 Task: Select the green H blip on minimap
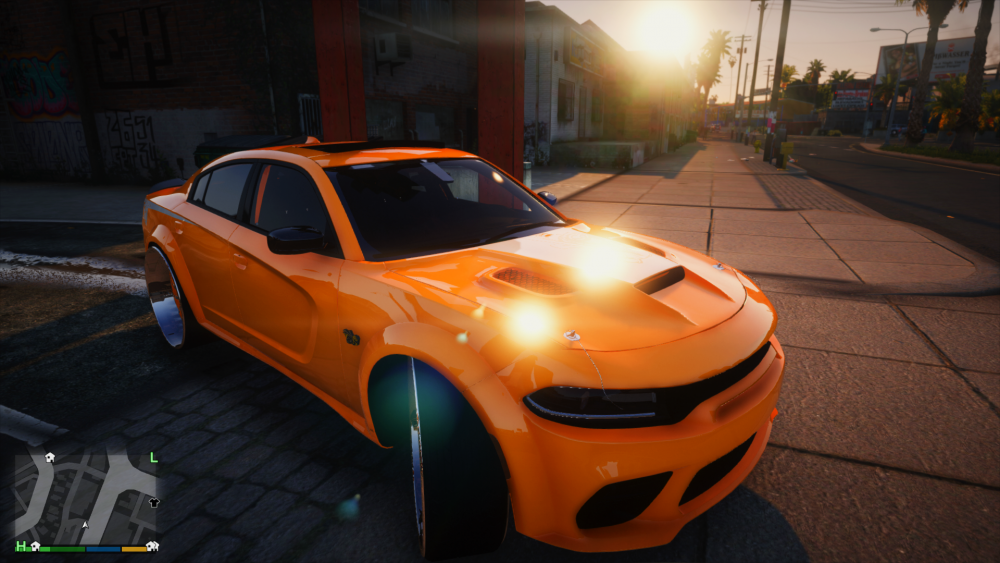tap(20, 546)
